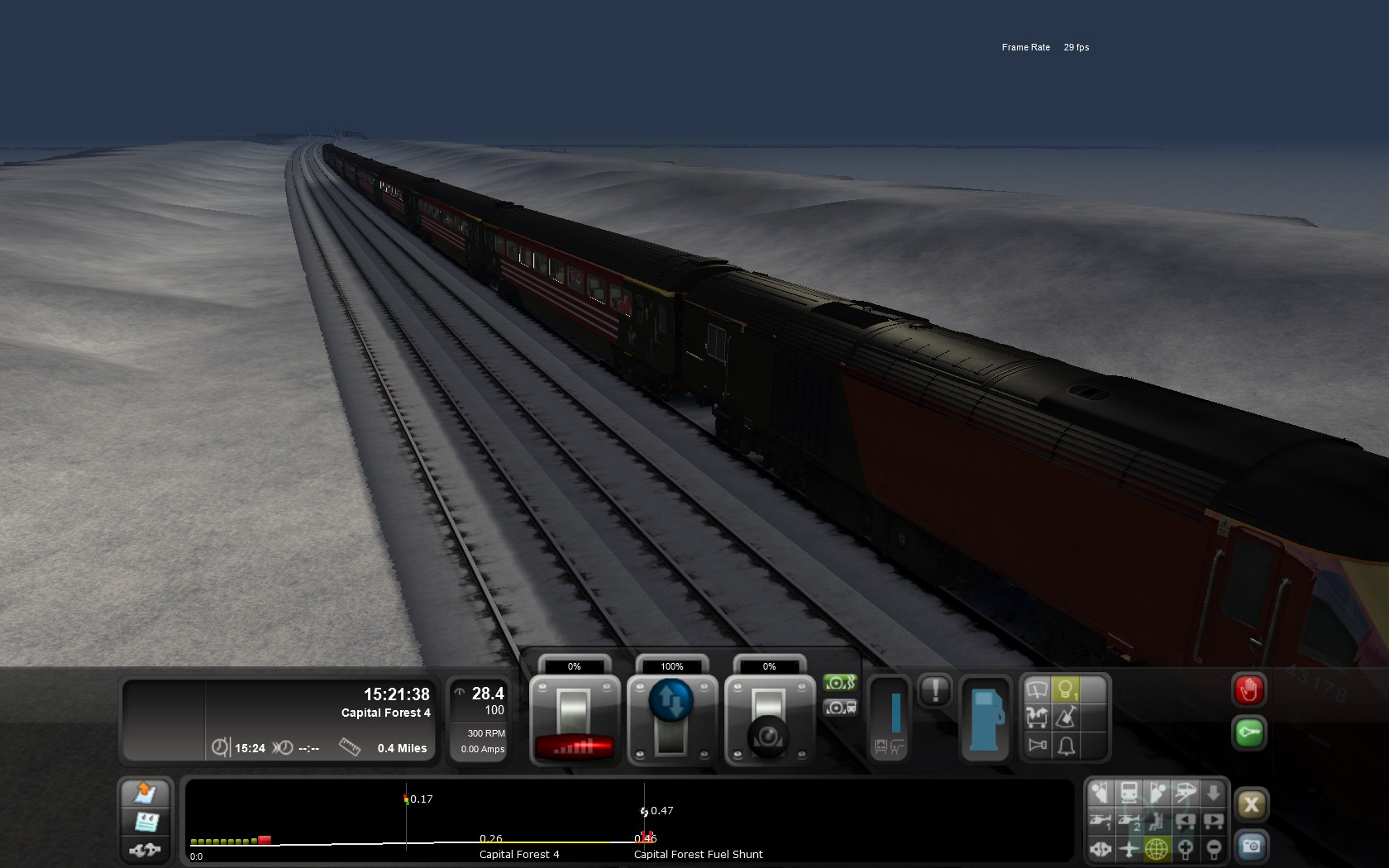Screen dimensions: 1389x868
Task: Close the HUD with the X button
Action: [1251, 804]
